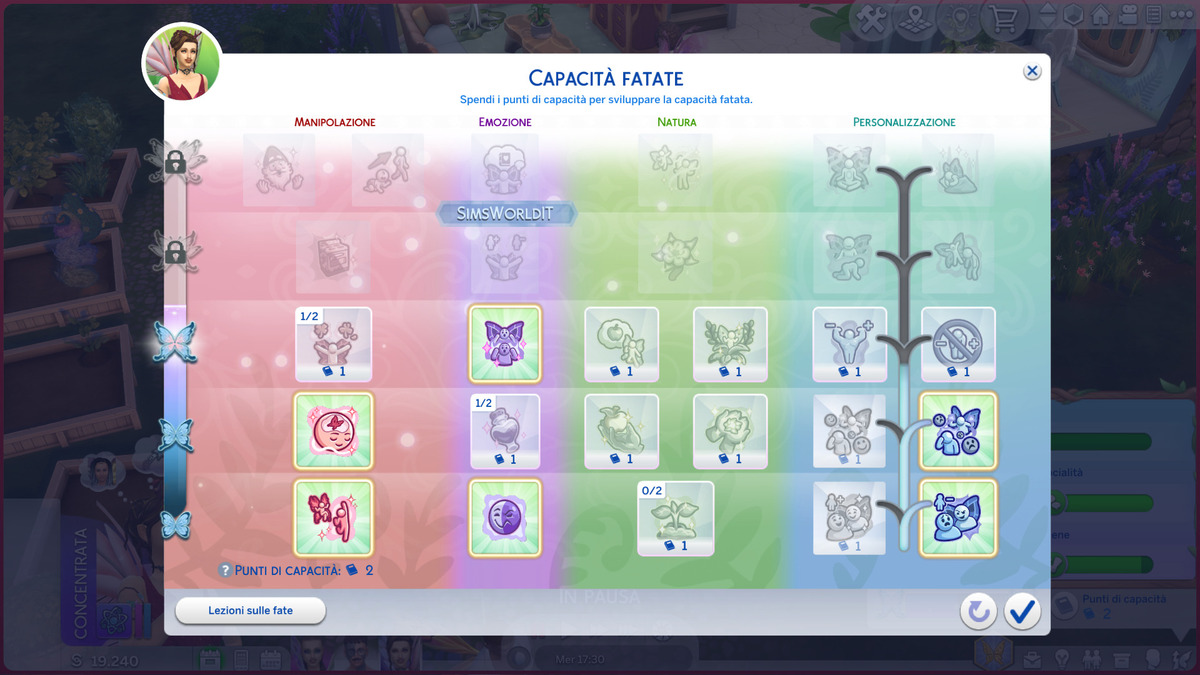
Task: Close the Capacità Fatate window
Action: [x=1032, y=71]
